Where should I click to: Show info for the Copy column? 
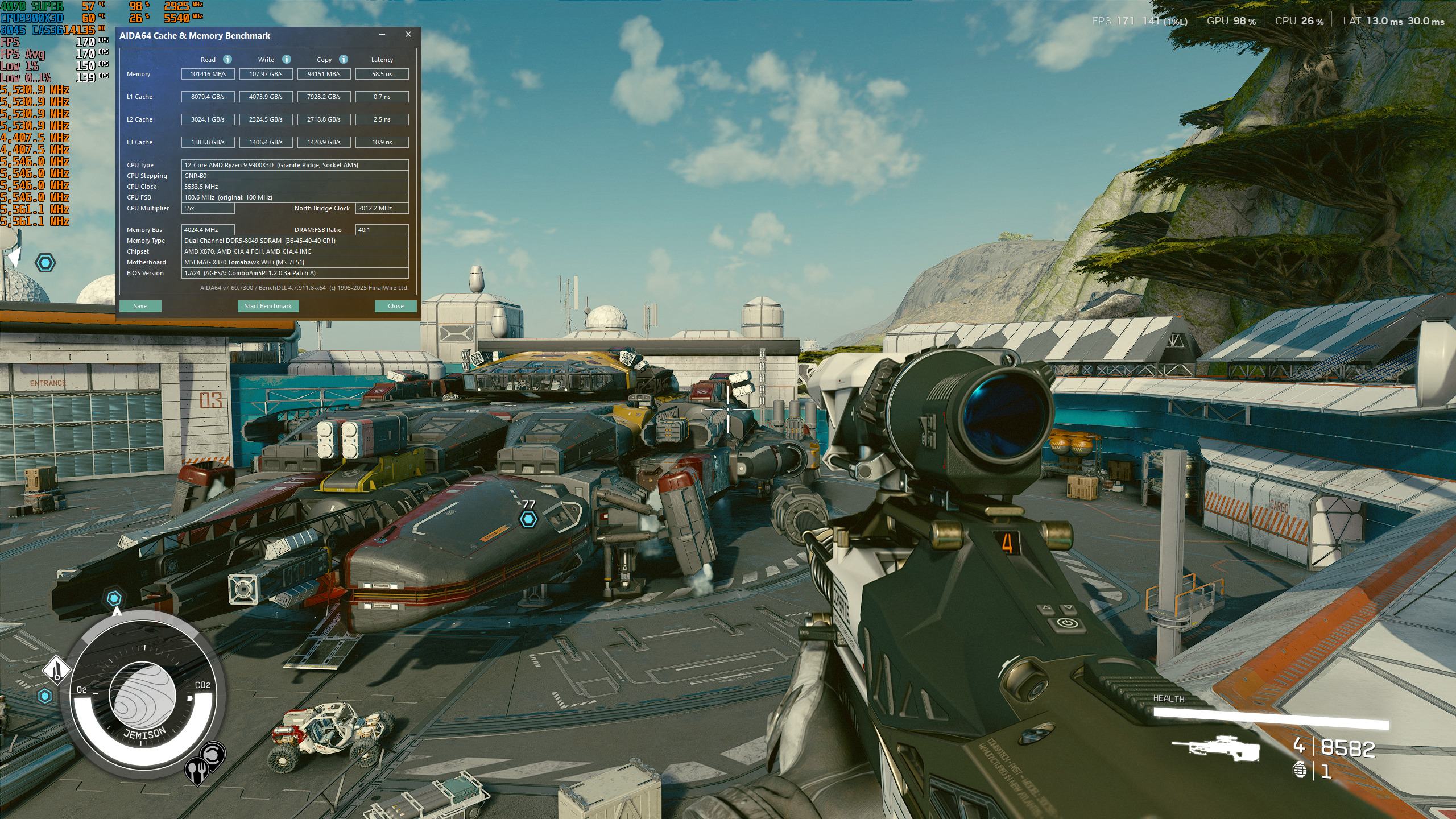(344, 59)
